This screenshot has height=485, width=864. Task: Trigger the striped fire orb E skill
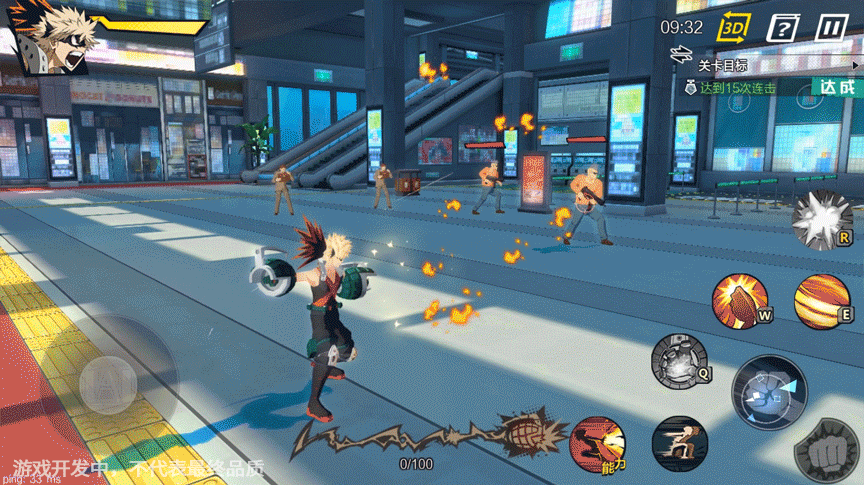coord(822,301)
